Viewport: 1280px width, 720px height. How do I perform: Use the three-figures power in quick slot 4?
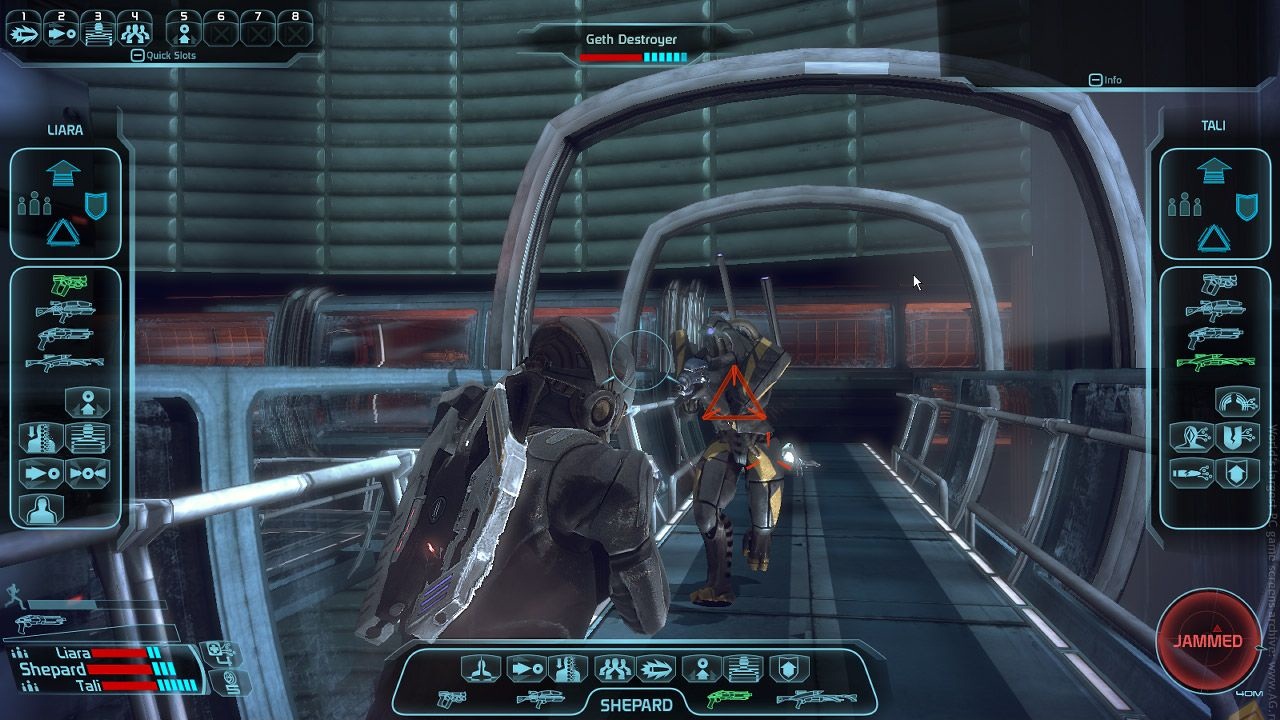coord(135,32)
